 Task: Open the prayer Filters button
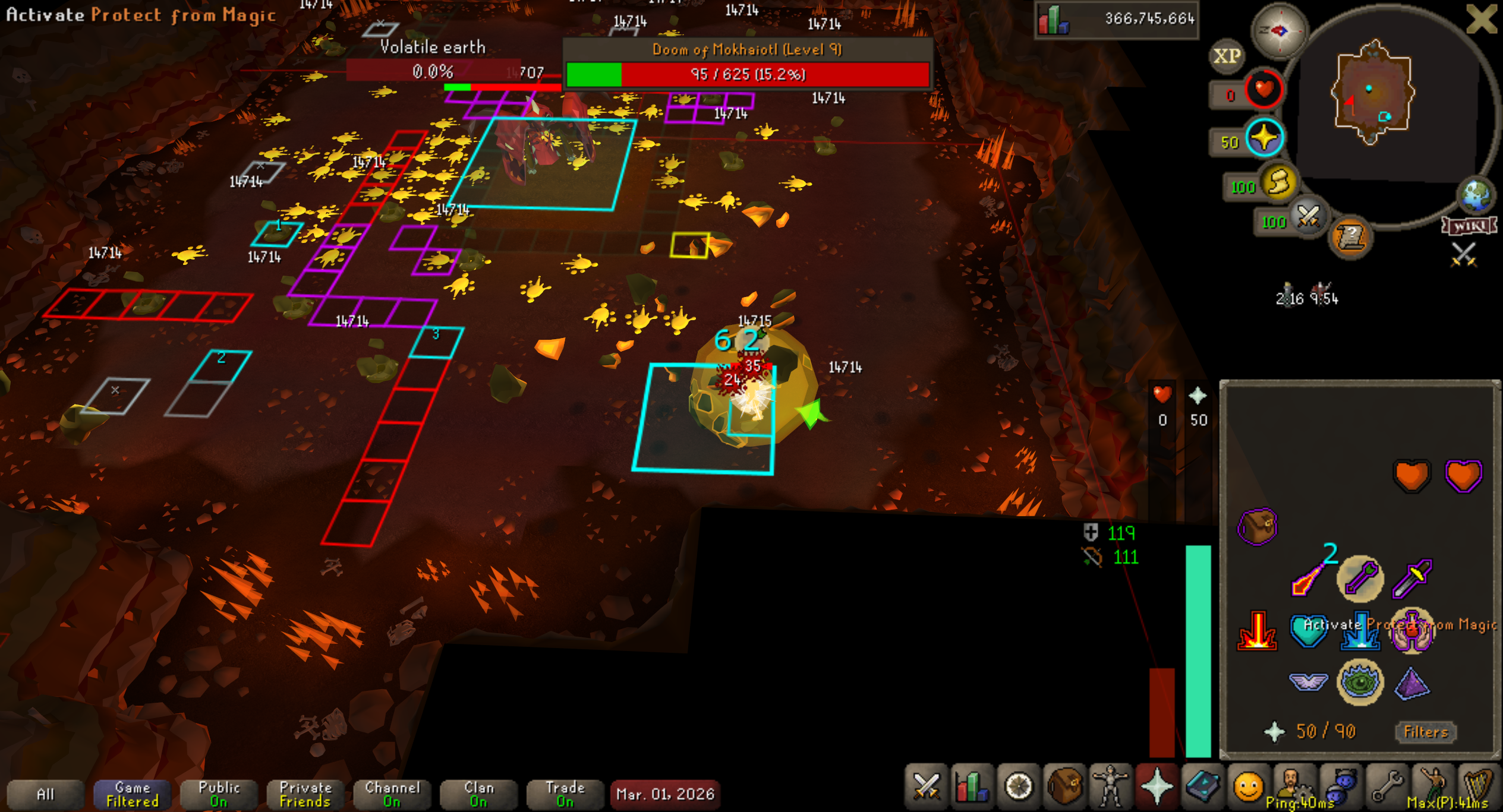(x=1425, y=731)
